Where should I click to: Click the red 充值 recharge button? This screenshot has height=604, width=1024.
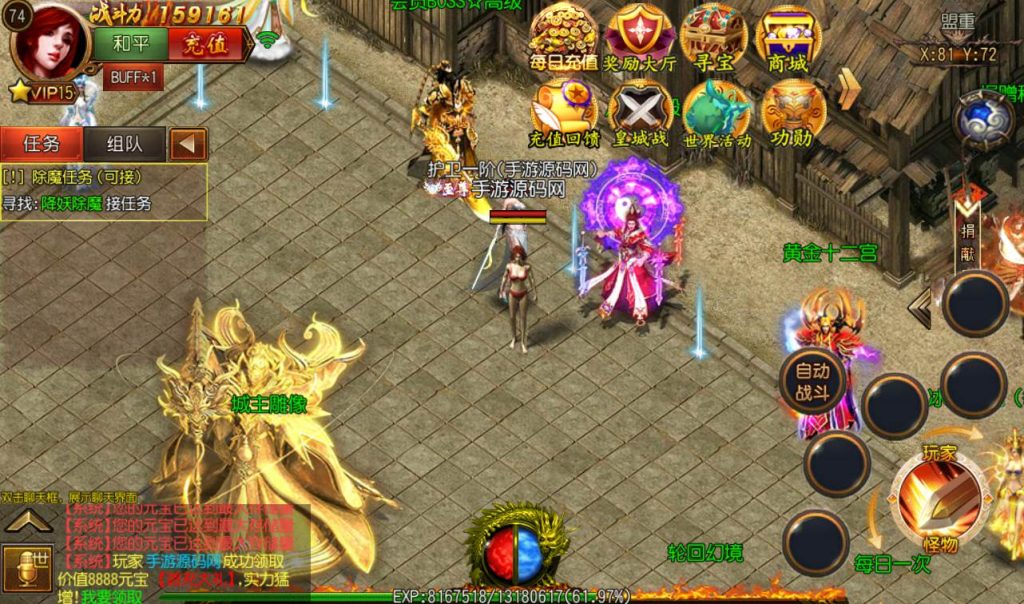(x=205, y=44)
